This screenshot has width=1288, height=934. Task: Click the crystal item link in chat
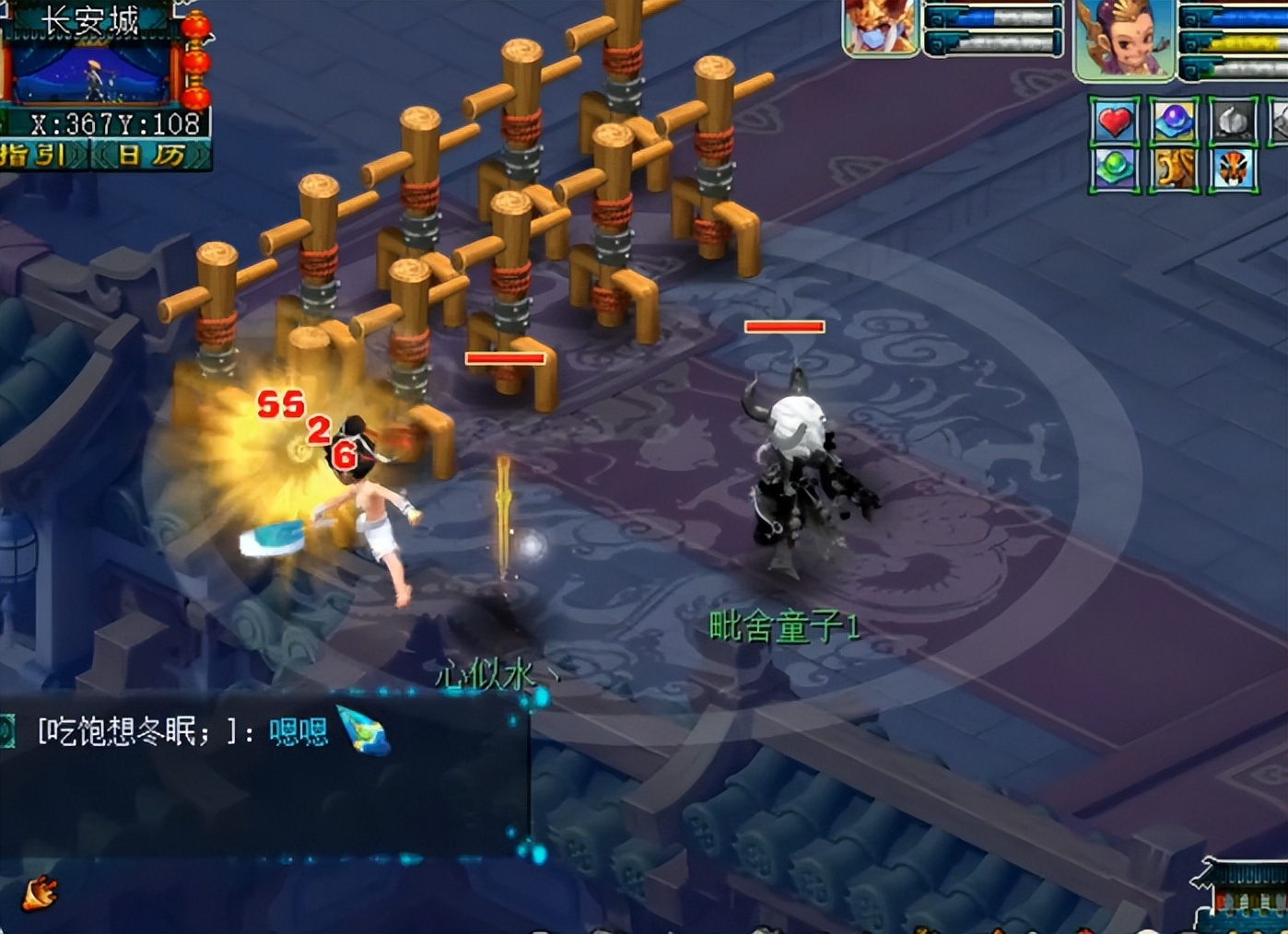point(363,730)
